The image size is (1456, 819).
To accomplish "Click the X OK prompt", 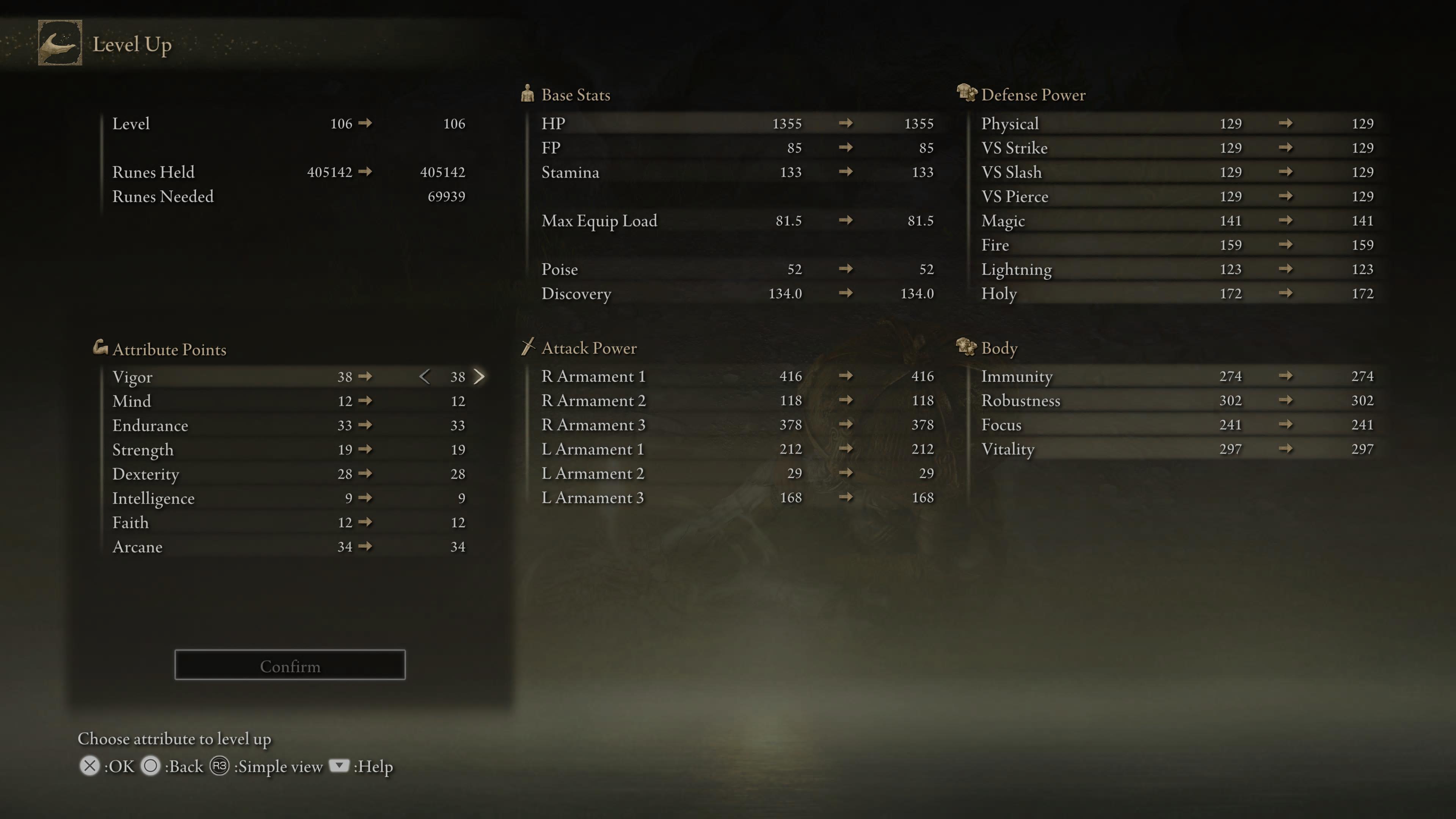I will point(91,766).
